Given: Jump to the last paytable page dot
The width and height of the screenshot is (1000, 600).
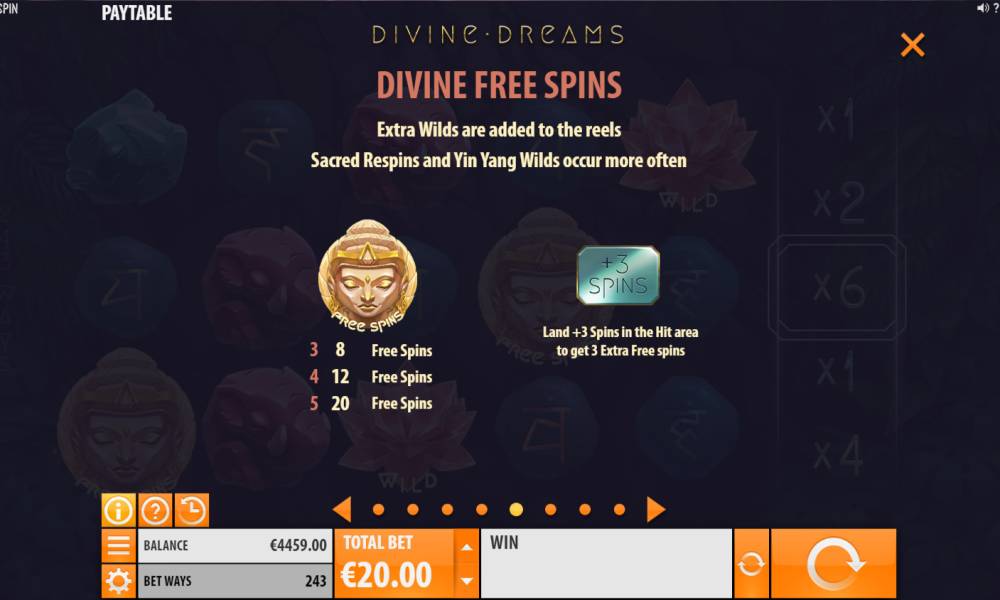Looking at the screenshot, I should coord(619,510).
